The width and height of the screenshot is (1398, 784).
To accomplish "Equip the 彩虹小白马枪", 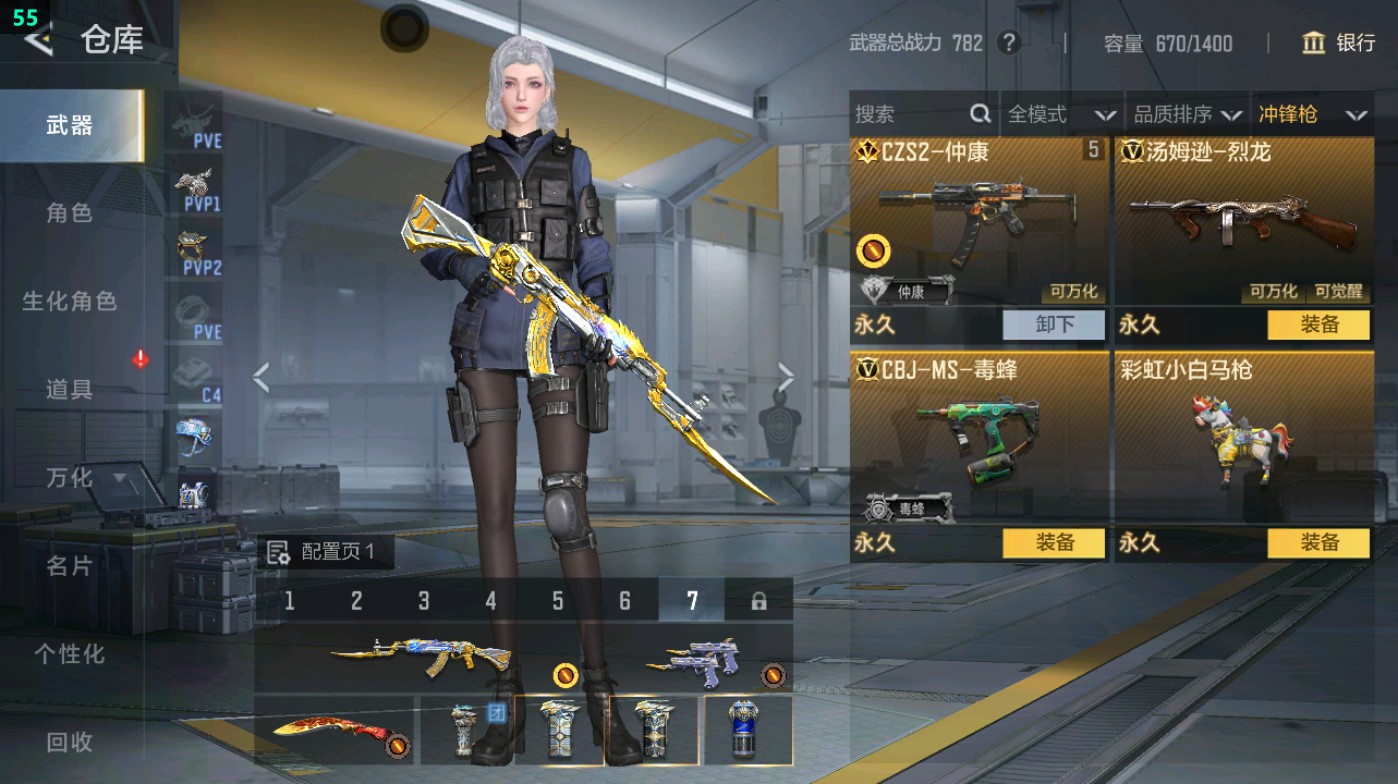I will [1318, 543].
